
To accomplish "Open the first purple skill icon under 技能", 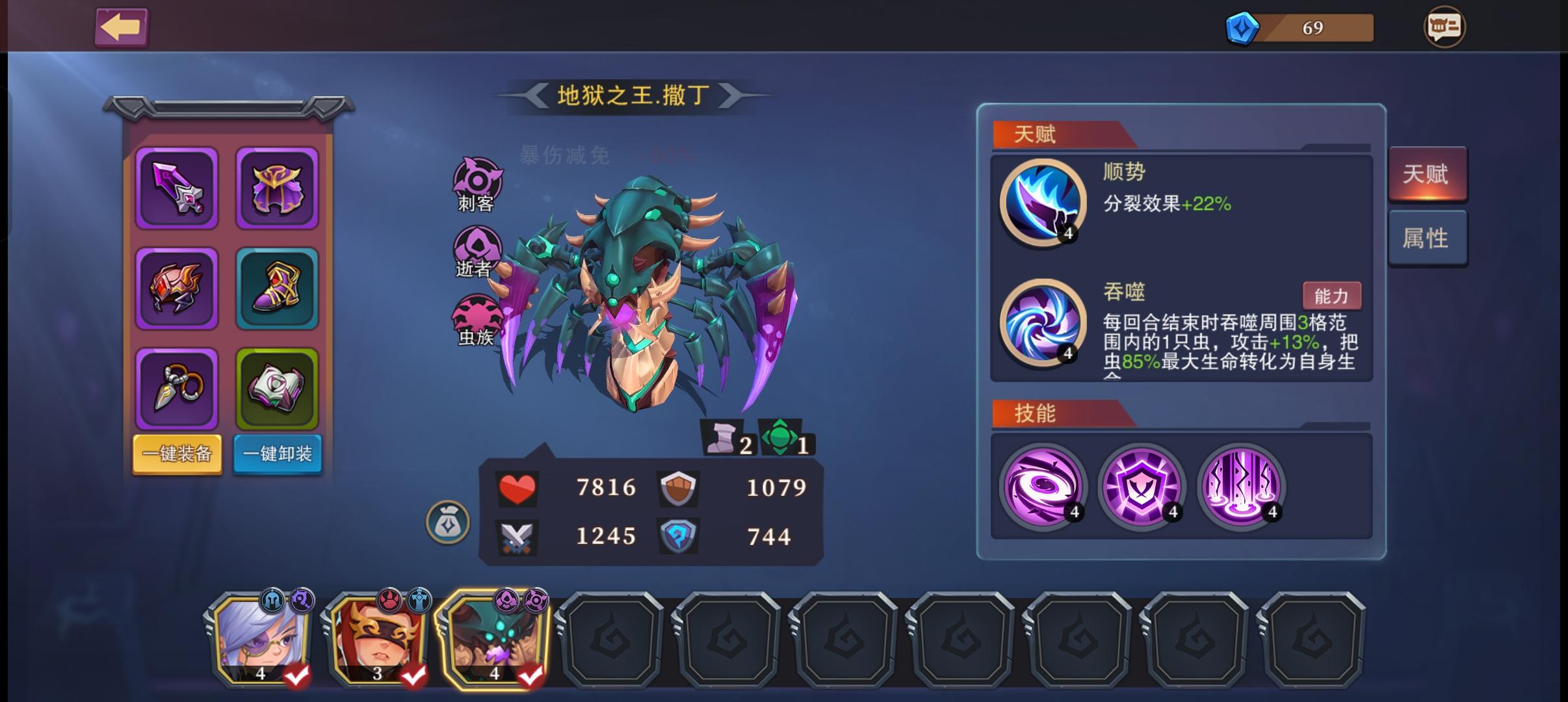I will click(x=1042, y=486).
